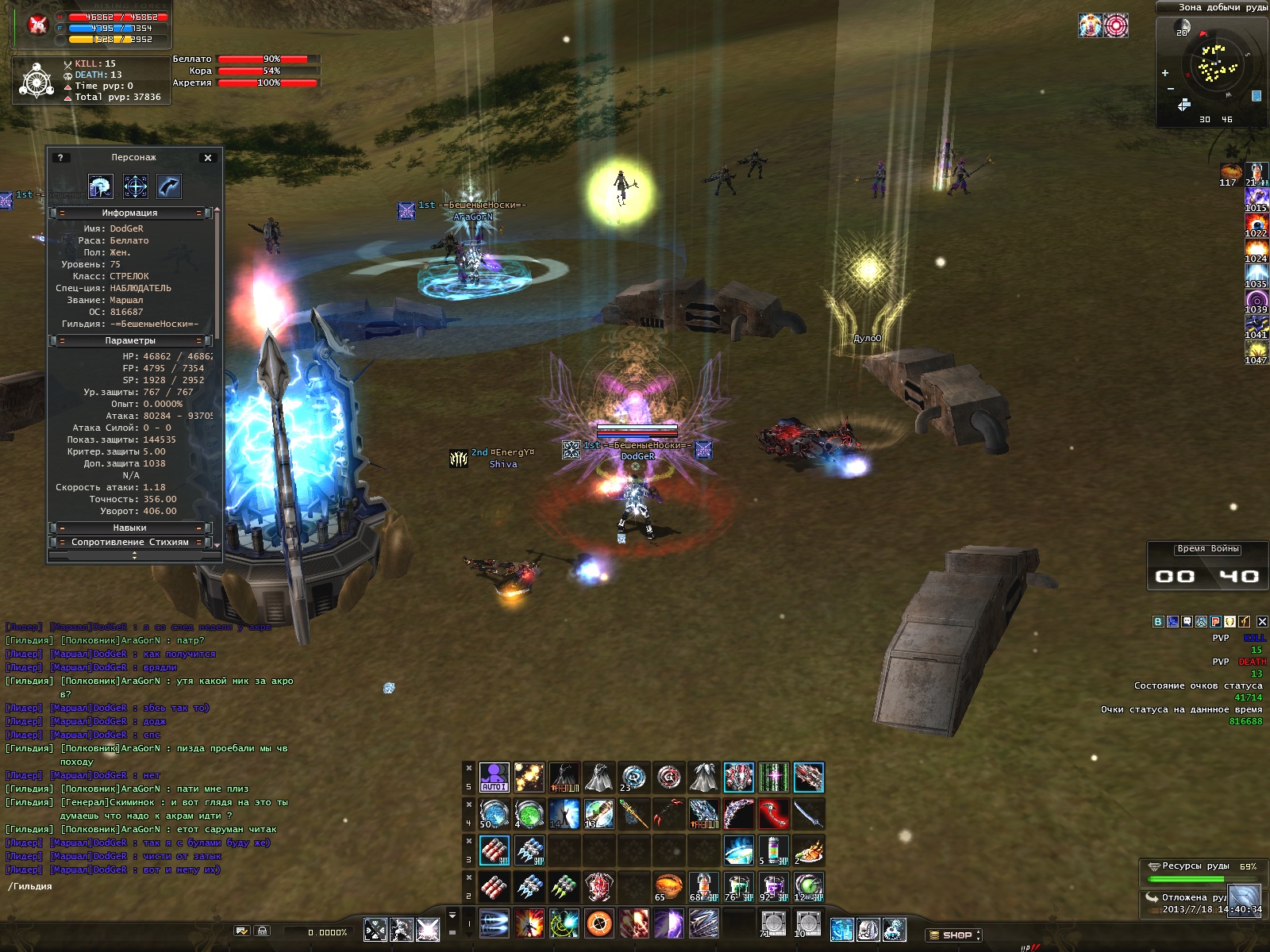
Task: Close the PVP status panel
Action: (1262, 622)
